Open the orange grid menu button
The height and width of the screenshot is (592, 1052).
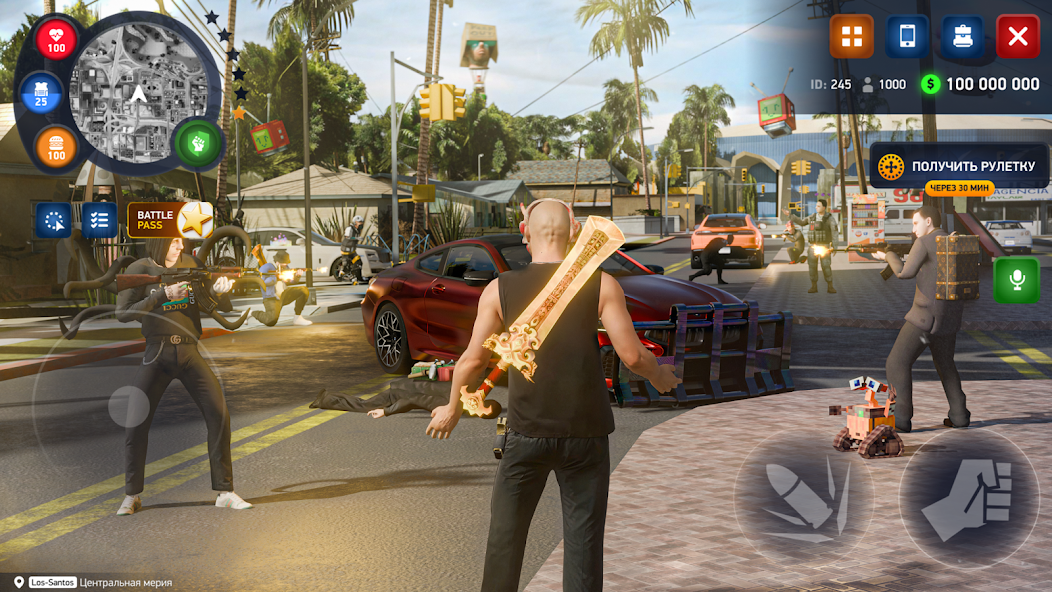851,37
